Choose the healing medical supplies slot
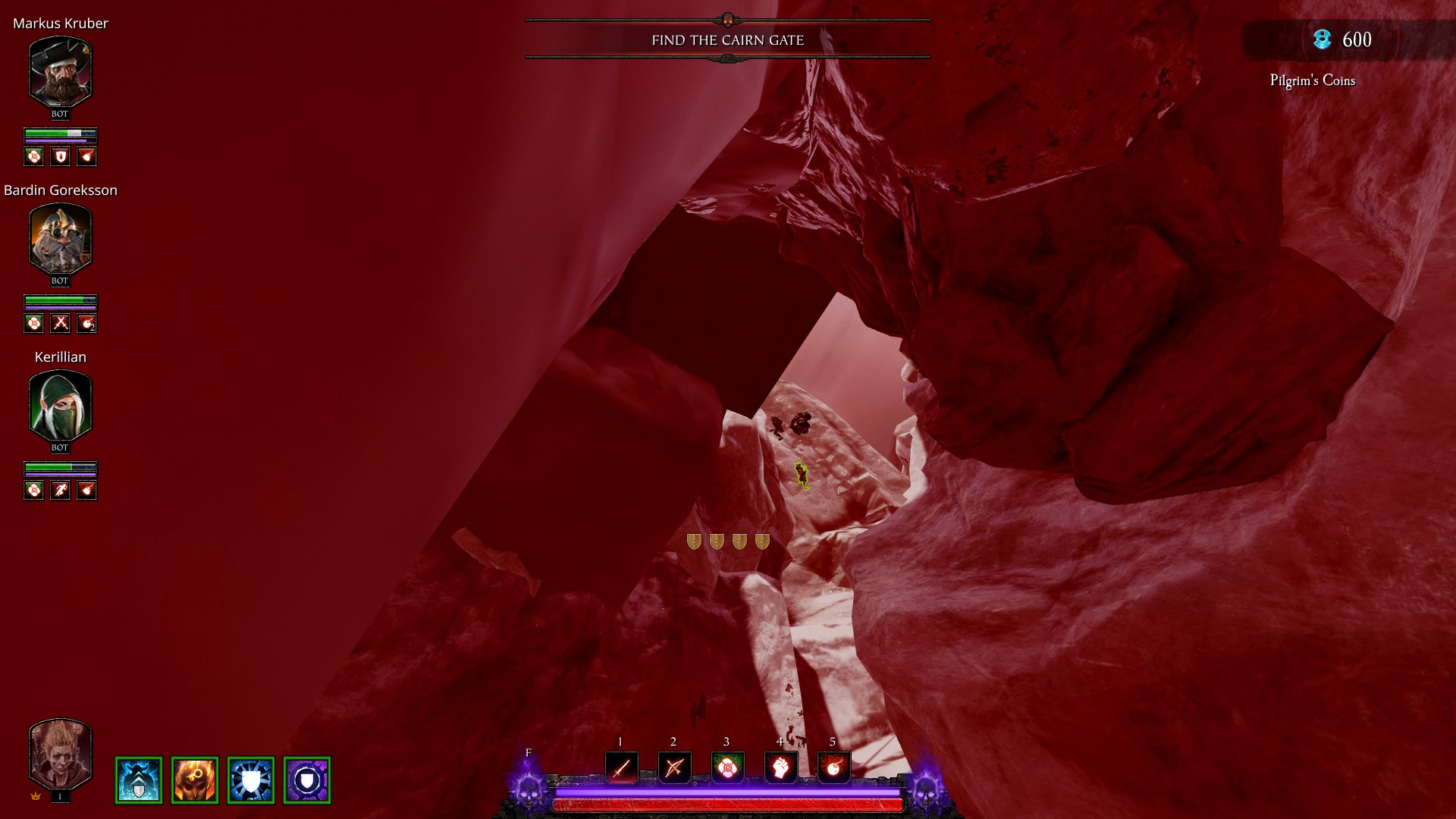Image resolution: width=1456 pixels, height=819 pixels. pos(727,768)
